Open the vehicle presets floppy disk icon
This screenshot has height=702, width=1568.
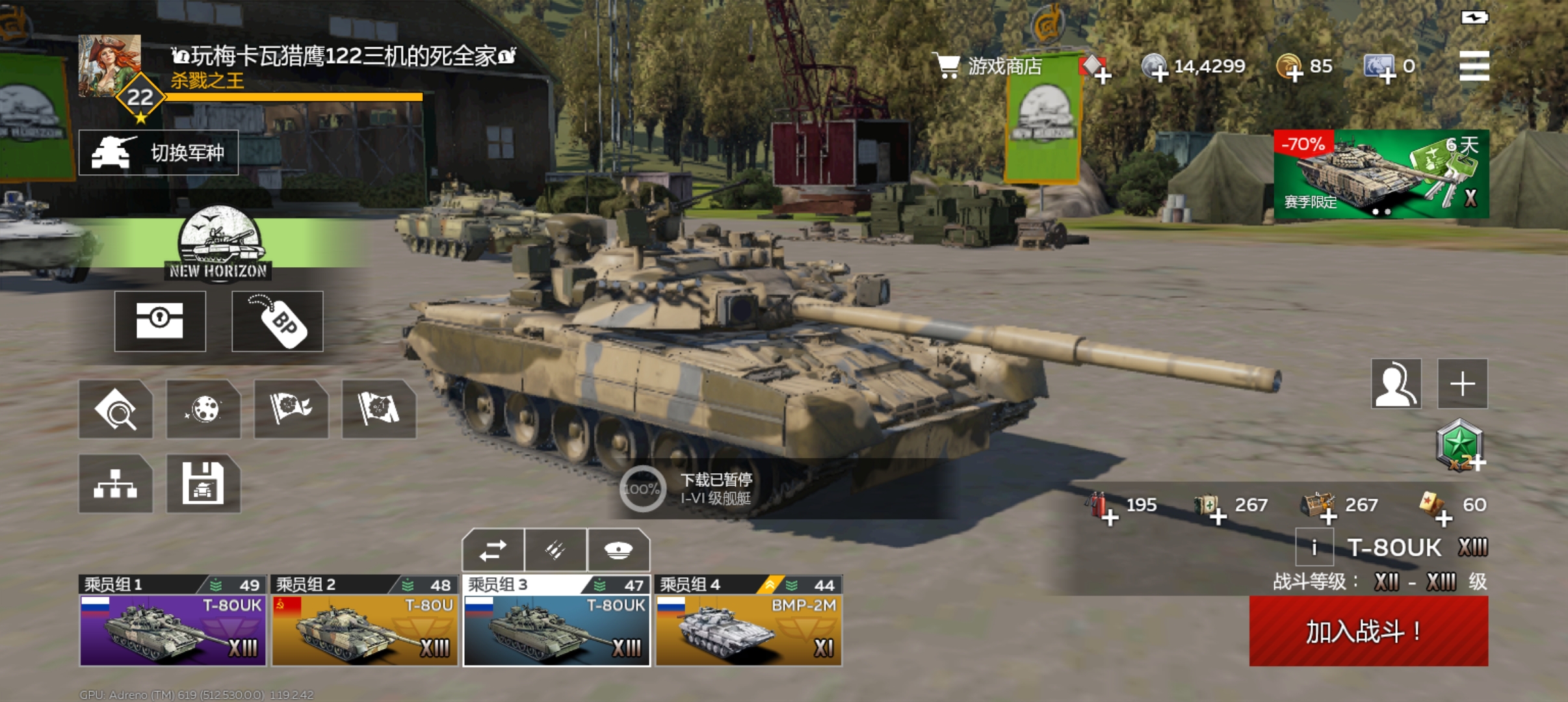coord(203,484)
